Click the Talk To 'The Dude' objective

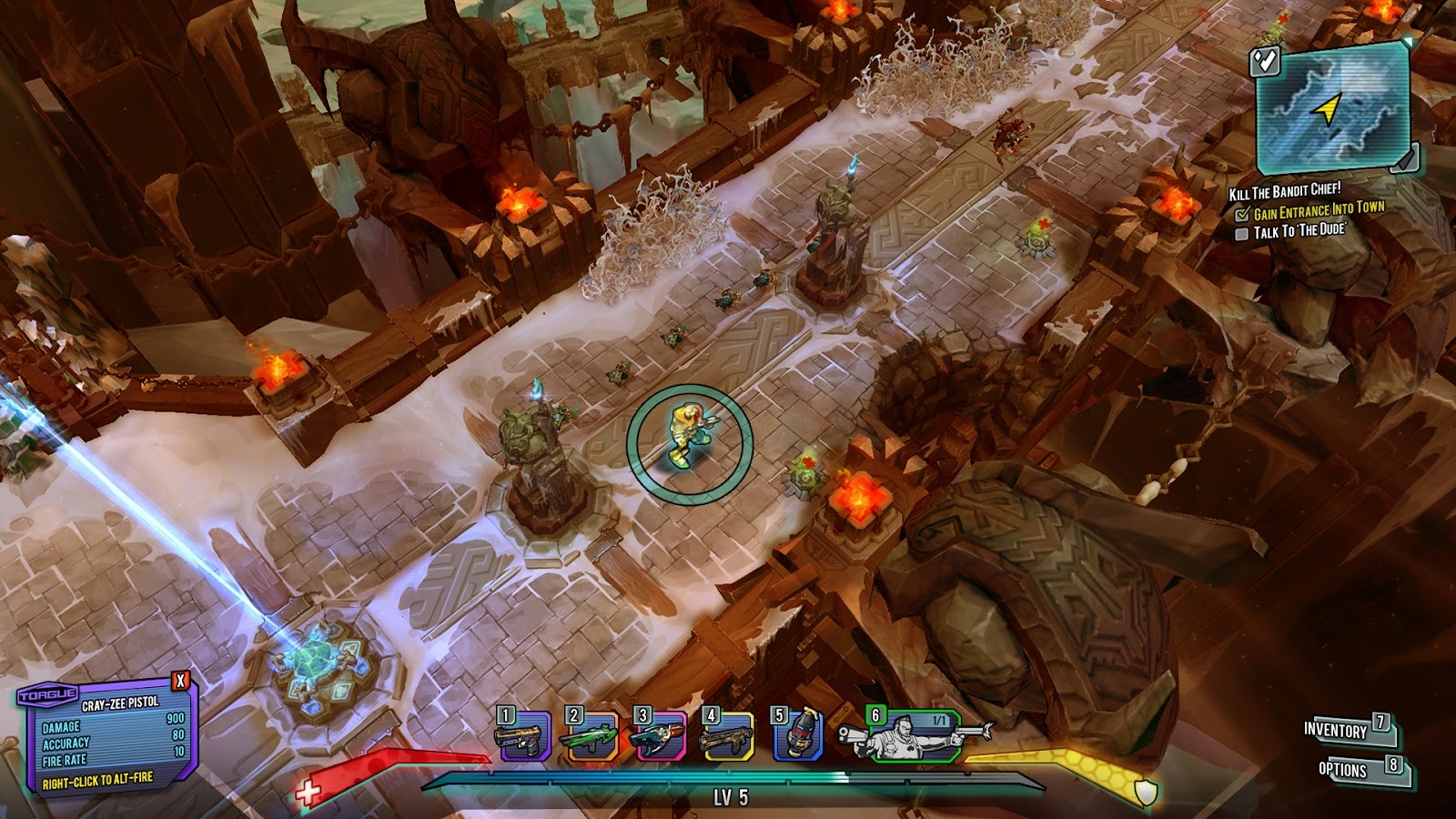click(1297, 232)
